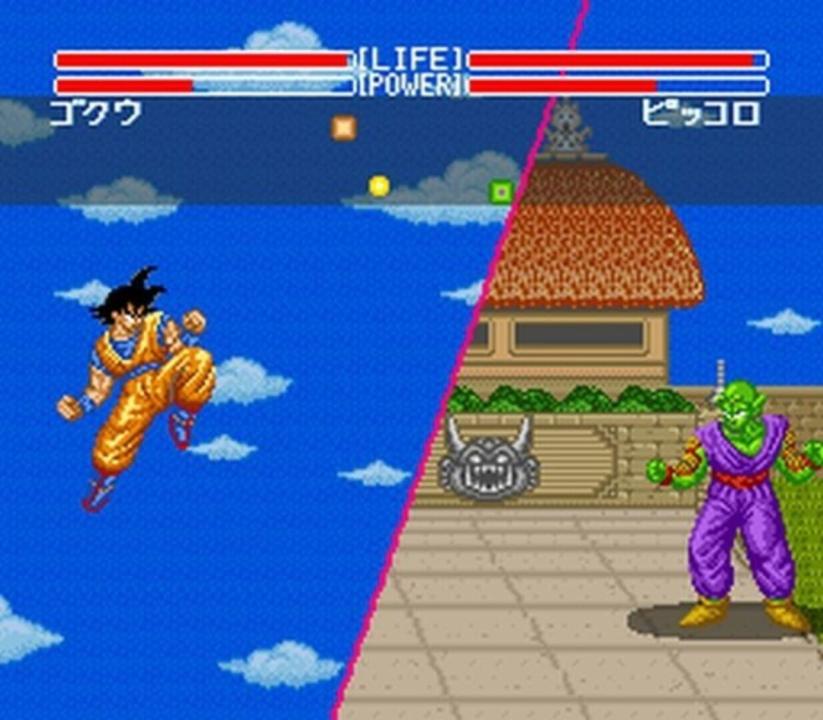Select the yellow dot on the radar strip
823x720 pixels.
click(x=378, y=185)
